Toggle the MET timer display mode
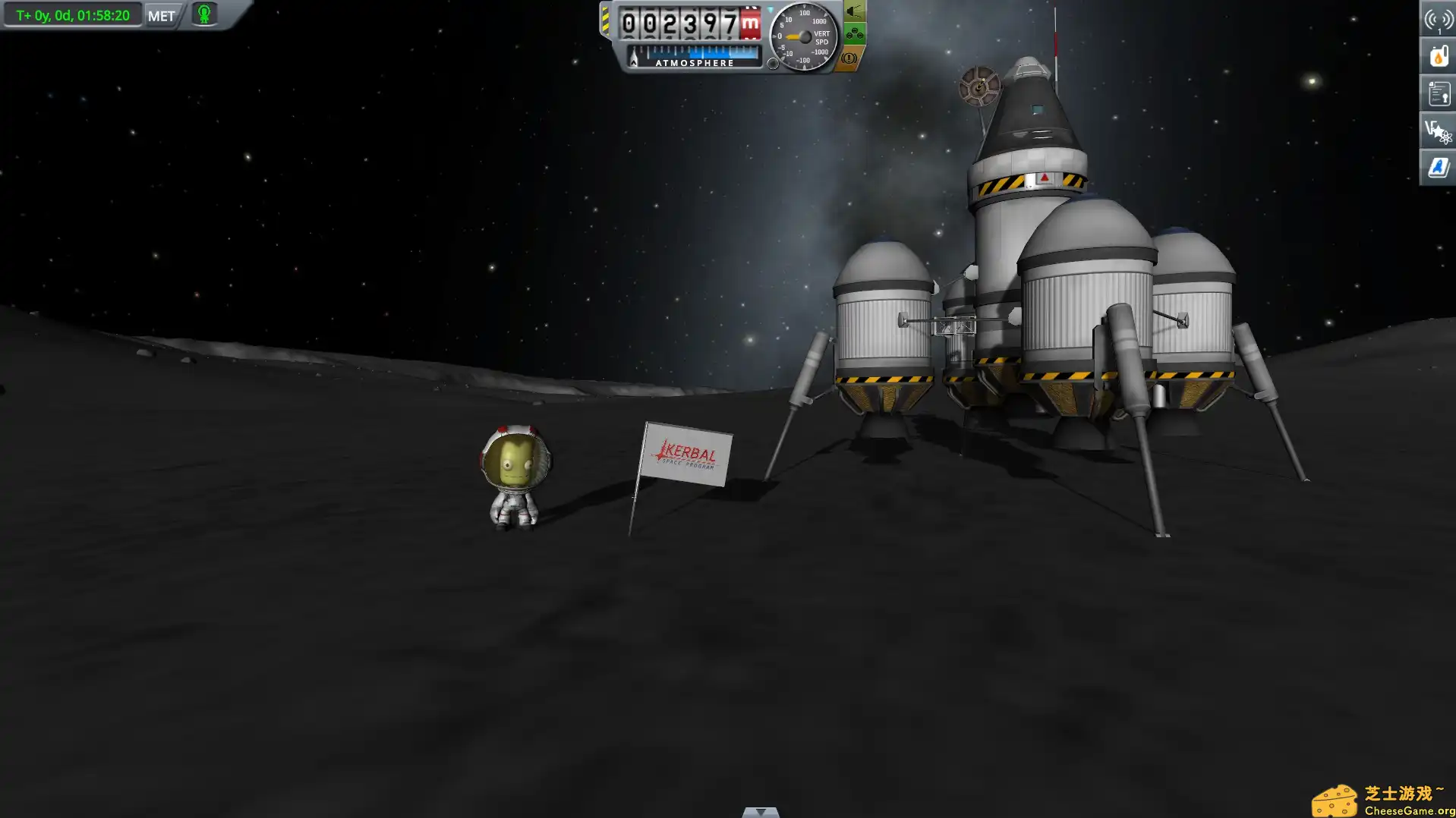The height and width of the screenshot is (818, 1456). click(72, 14)
